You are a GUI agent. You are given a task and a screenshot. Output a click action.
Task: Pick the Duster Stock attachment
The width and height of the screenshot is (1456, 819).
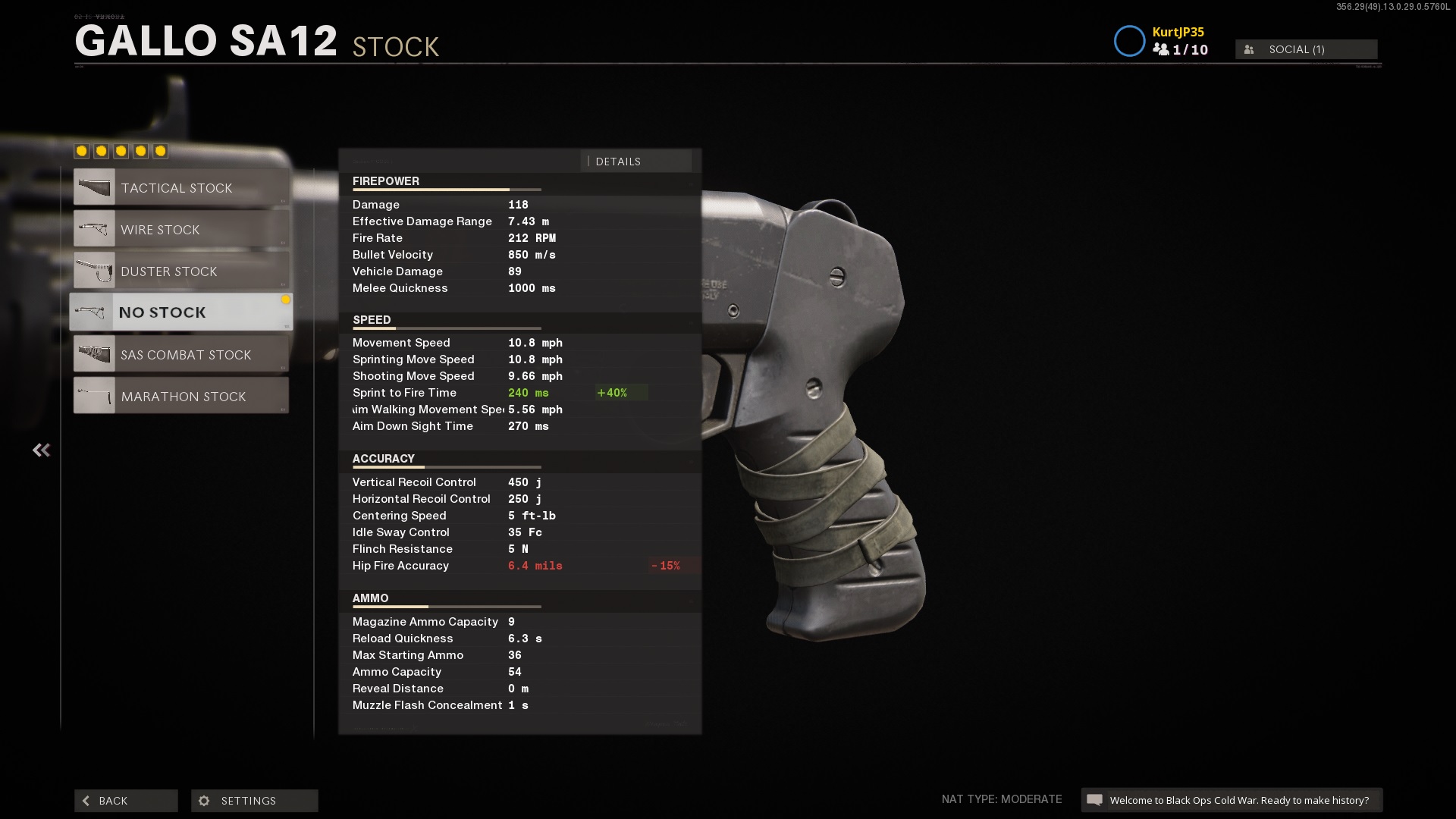181,271
